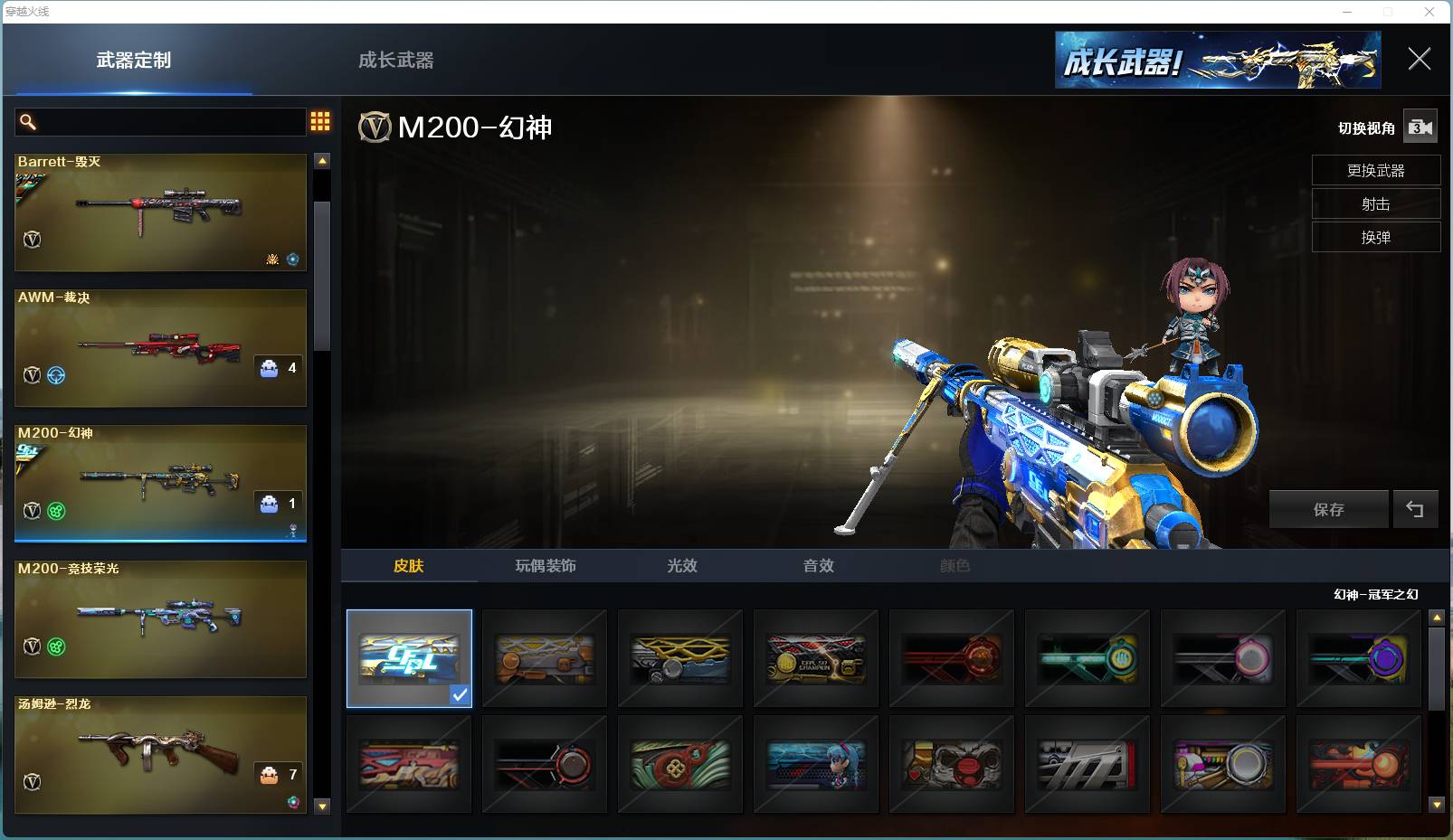This screenshot has height=840, width=1453.
Task: Pick the 汤姆逊-烈龙 weapon entry
Action: [160, 755]
